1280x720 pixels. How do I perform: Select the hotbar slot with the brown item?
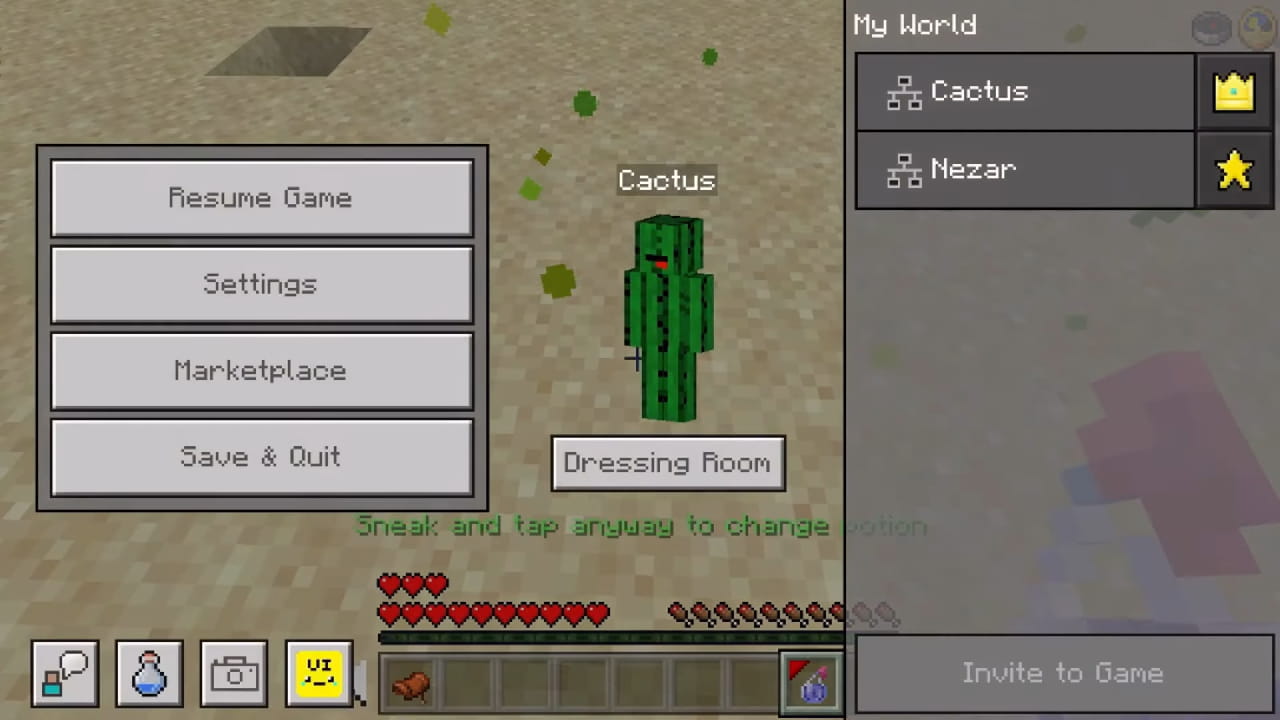click(411, 684)
